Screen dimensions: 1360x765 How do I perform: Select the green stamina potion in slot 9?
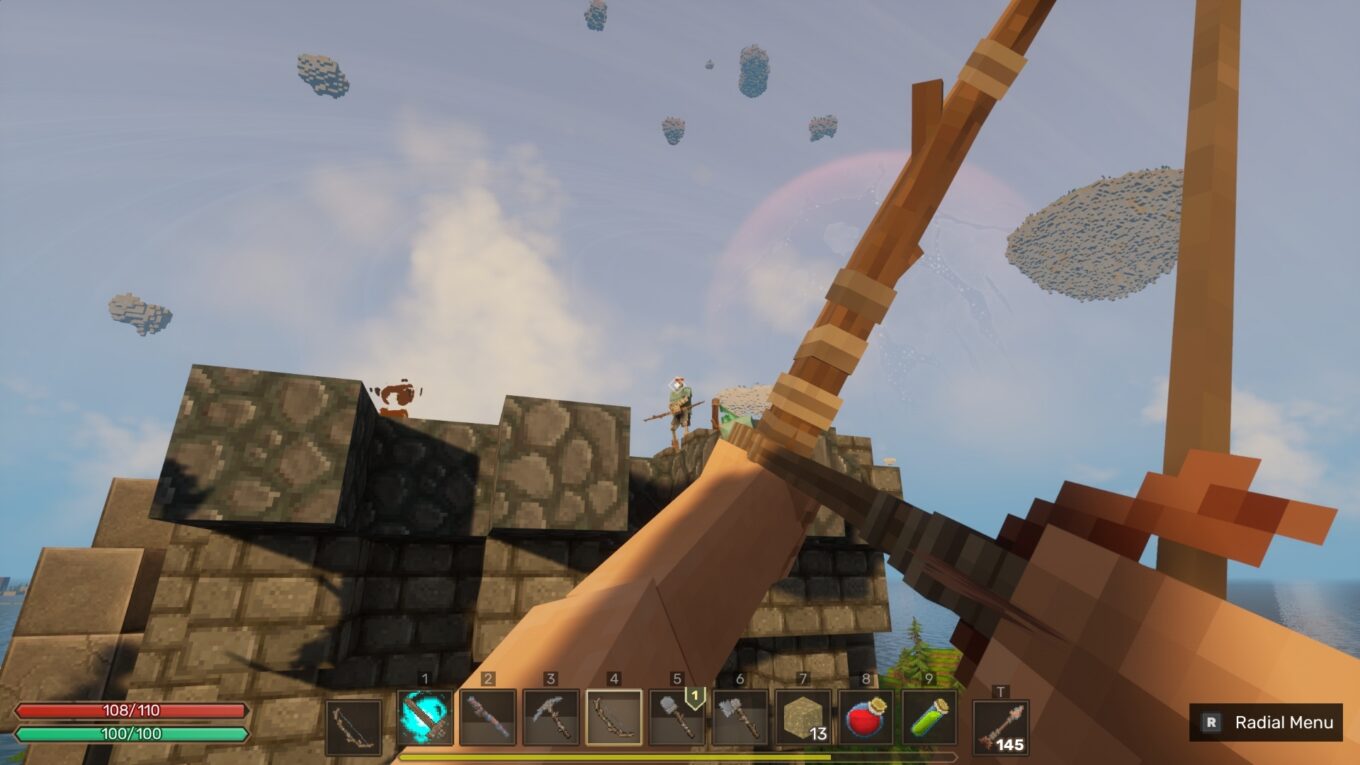[927, 715]
